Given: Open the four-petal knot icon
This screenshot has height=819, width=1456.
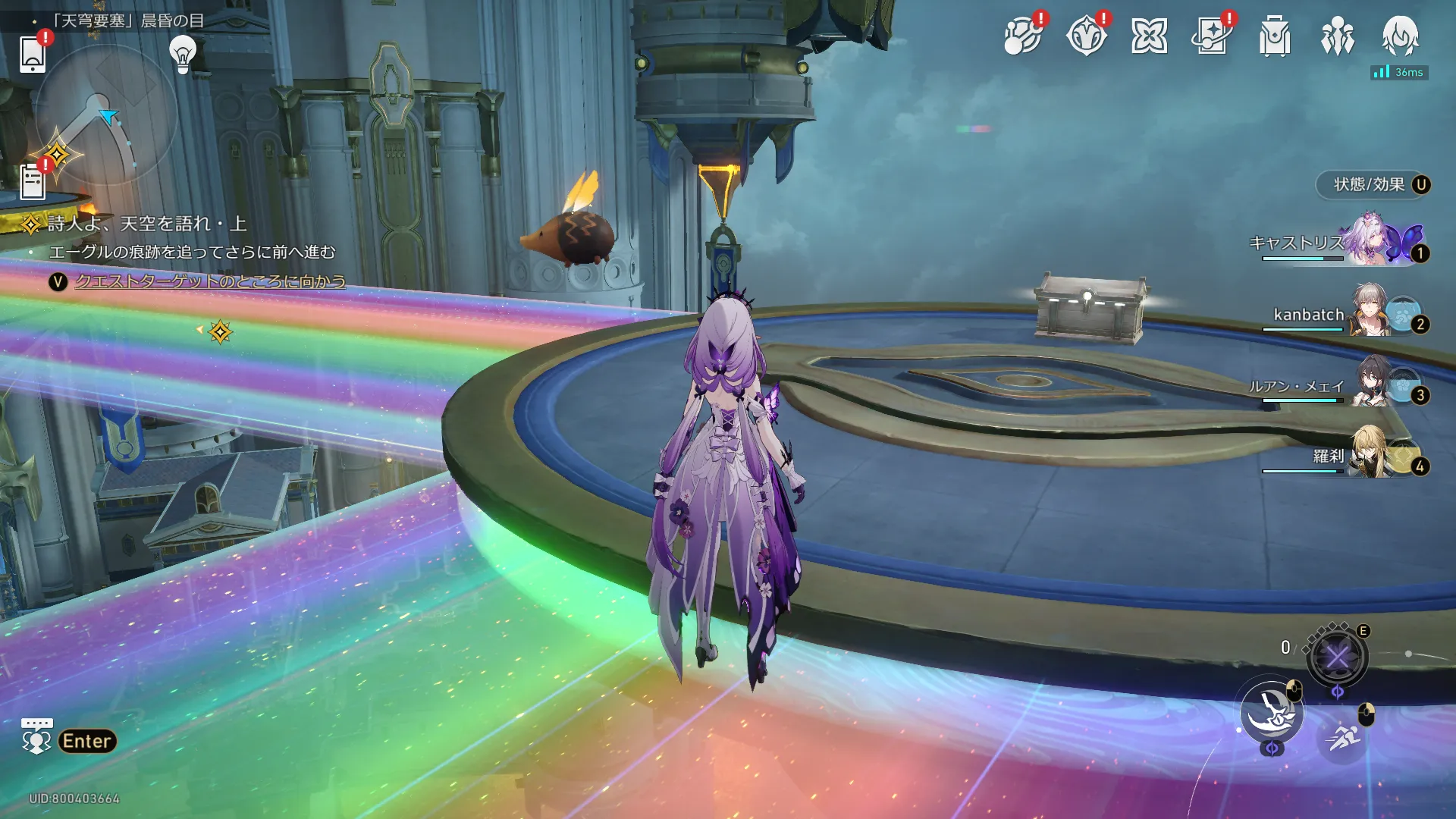Looking at the screenshot, I should 1149,36.
